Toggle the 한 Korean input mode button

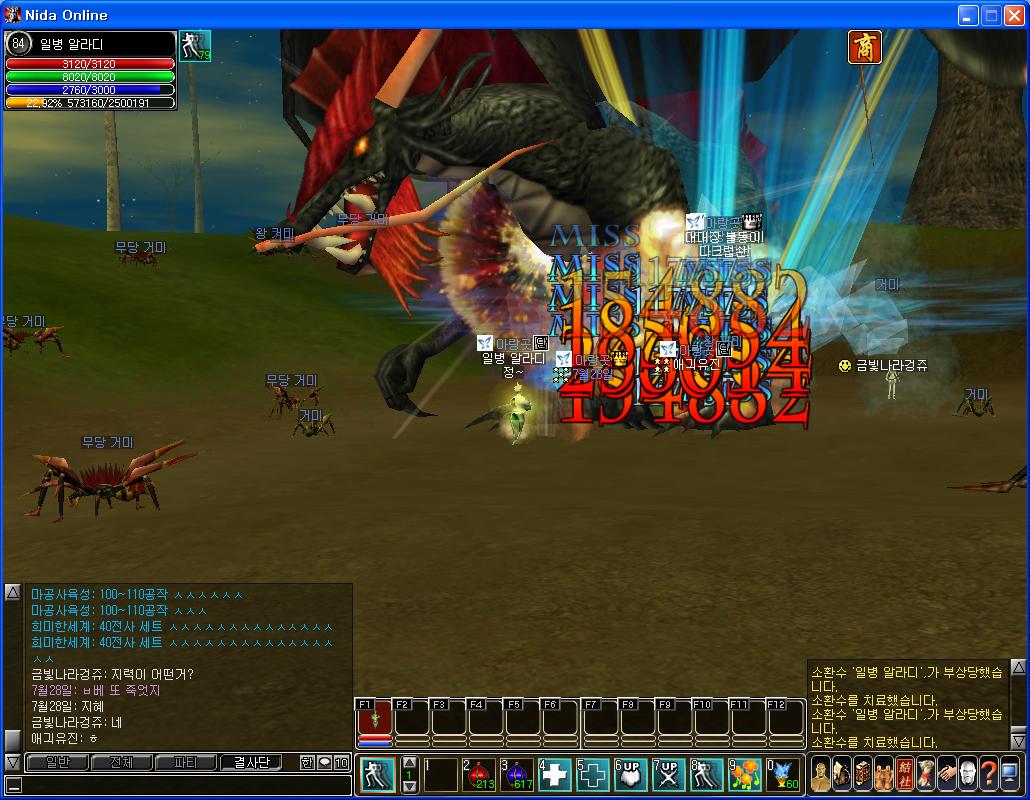coord(307,763)
